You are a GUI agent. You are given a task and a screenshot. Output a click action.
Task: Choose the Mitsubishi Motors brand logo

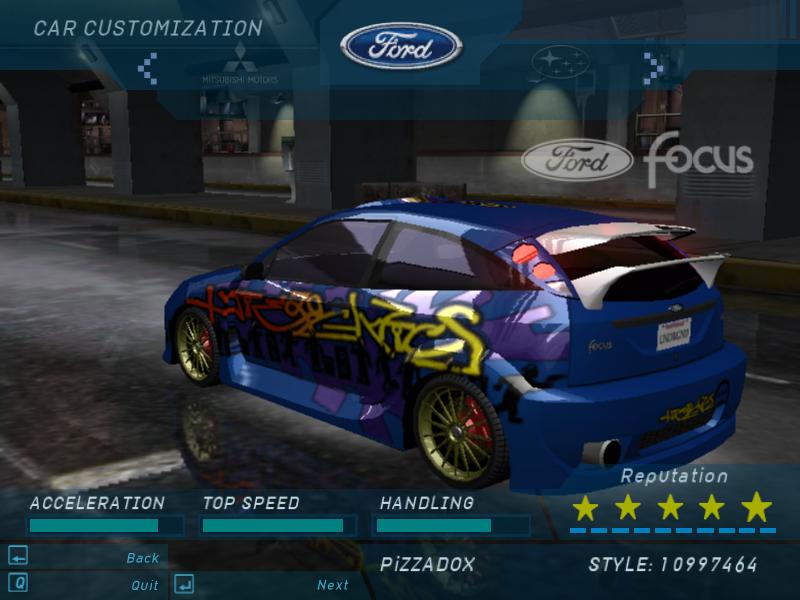(x=239, y=63)
